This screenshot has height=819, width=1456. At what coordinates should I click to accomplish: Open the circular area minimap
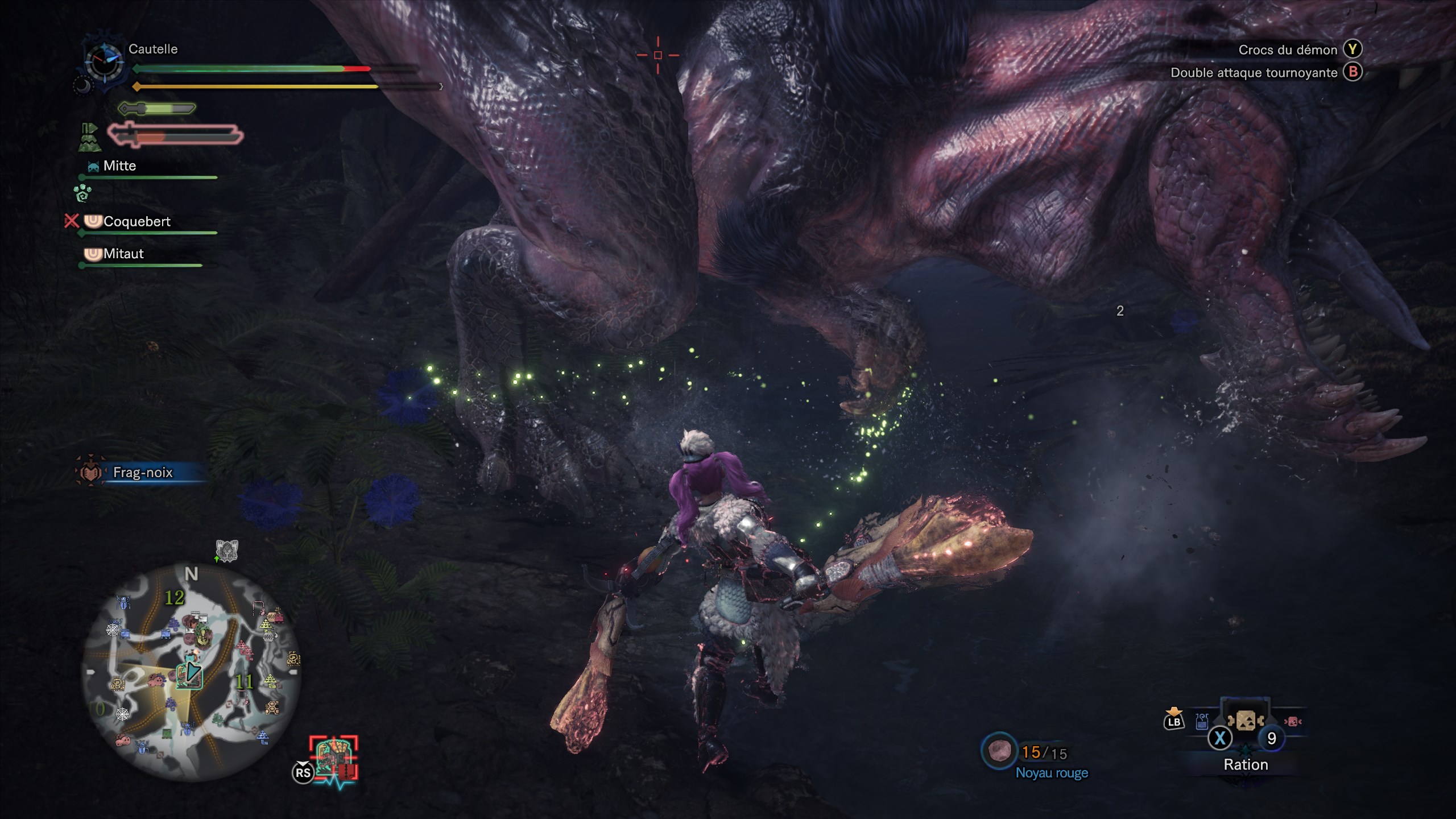click(x=191, y=671)
